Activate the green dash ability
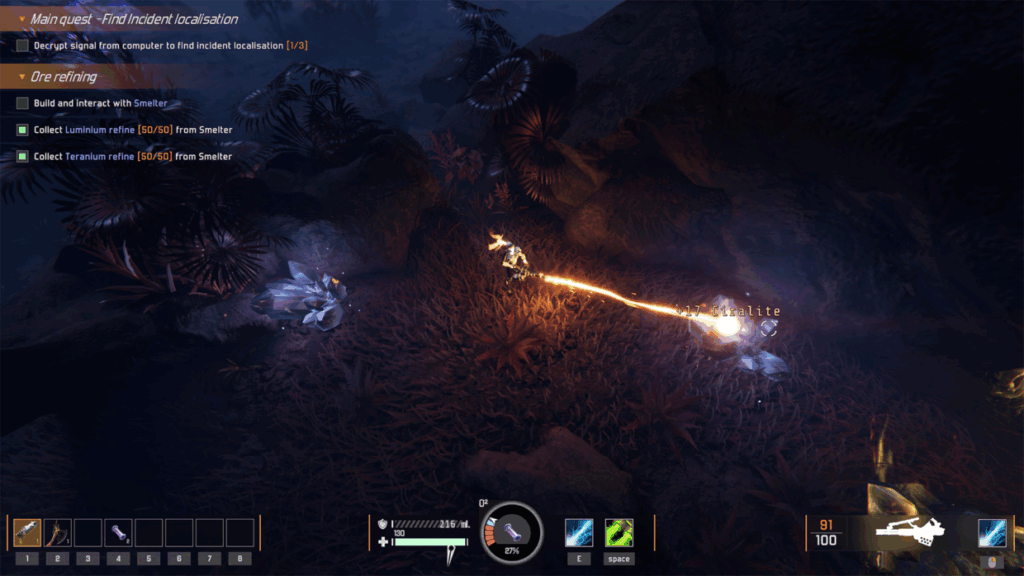 click(619, 532)
